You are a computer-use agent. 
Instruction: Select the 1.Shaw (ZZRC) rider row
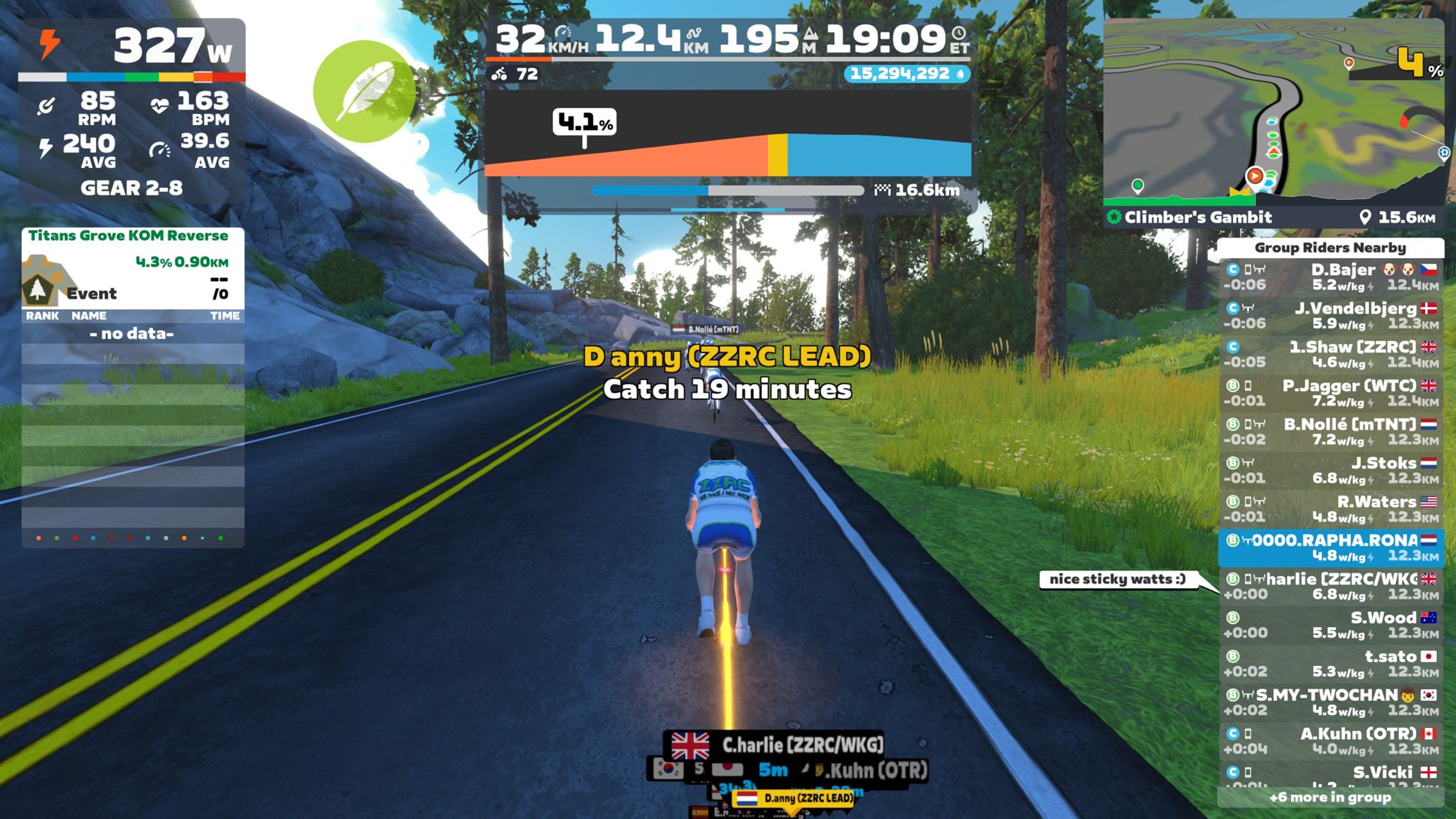1330,354
